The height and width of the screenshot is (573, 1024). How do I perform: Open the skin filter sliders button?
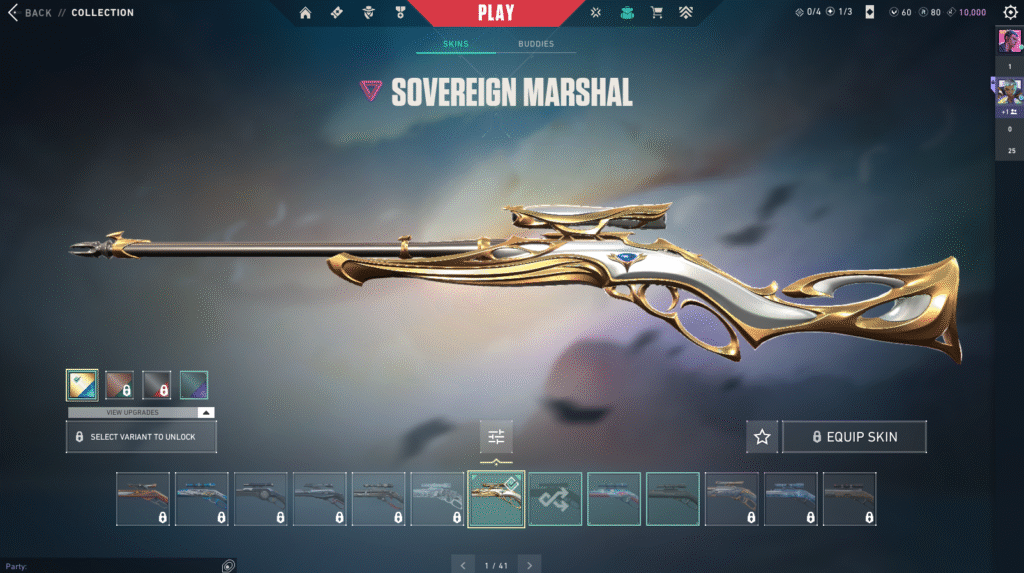click(x=496, y=436)
